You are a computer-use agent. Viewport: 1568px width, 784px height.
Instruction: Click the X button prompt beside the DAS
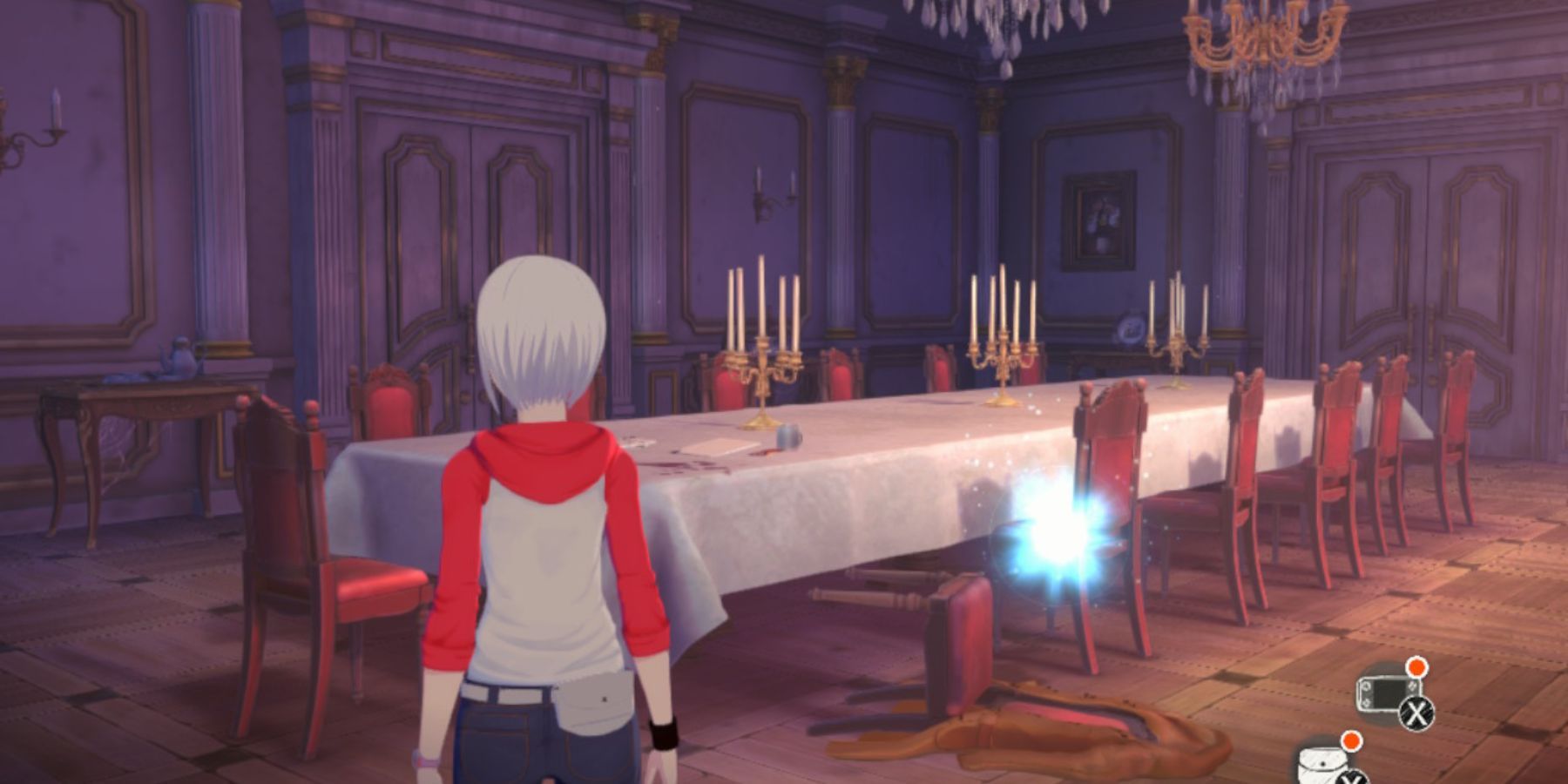point(1416,713)
